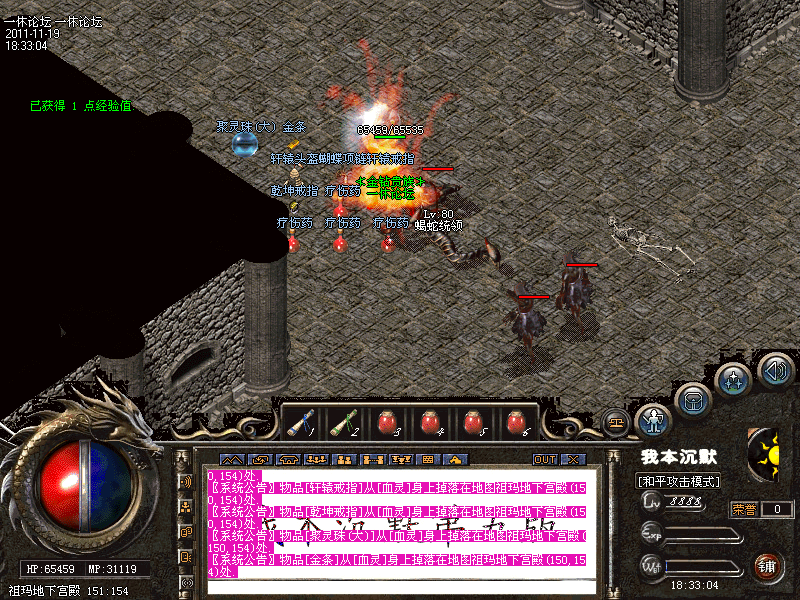The height and width of the screenshot is (600, 800).
Task: Open the skills round button
Action: coord(733,380)
